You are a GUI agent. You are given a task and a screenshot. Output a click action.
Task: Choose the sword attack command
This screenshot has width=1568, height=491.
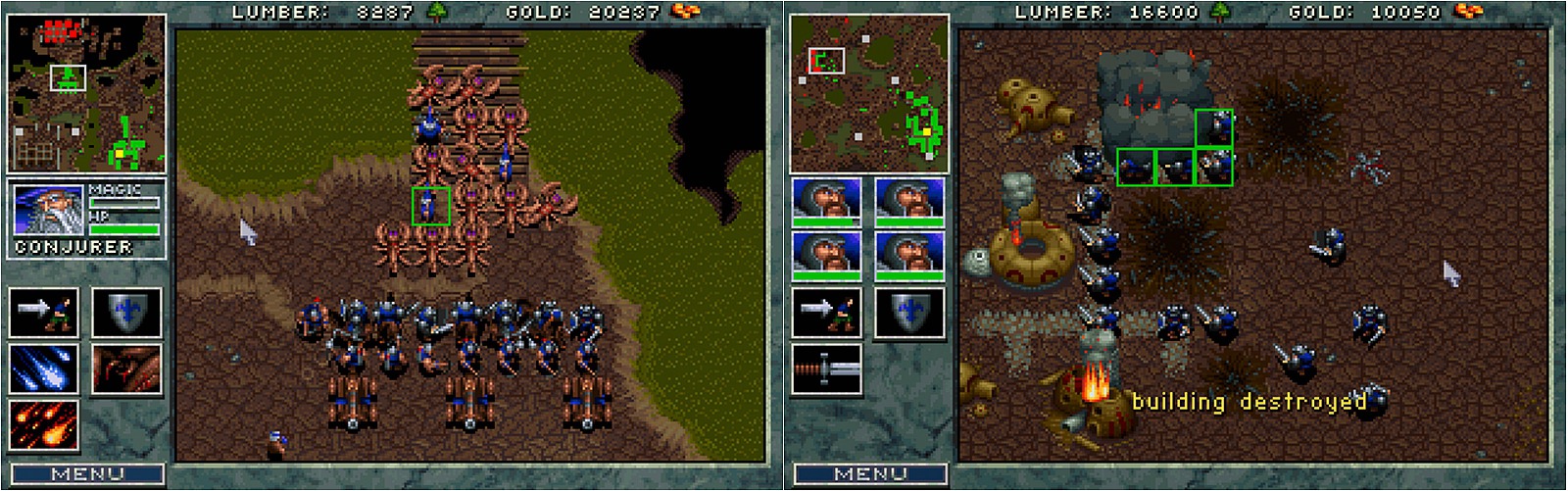coord(826,368)
